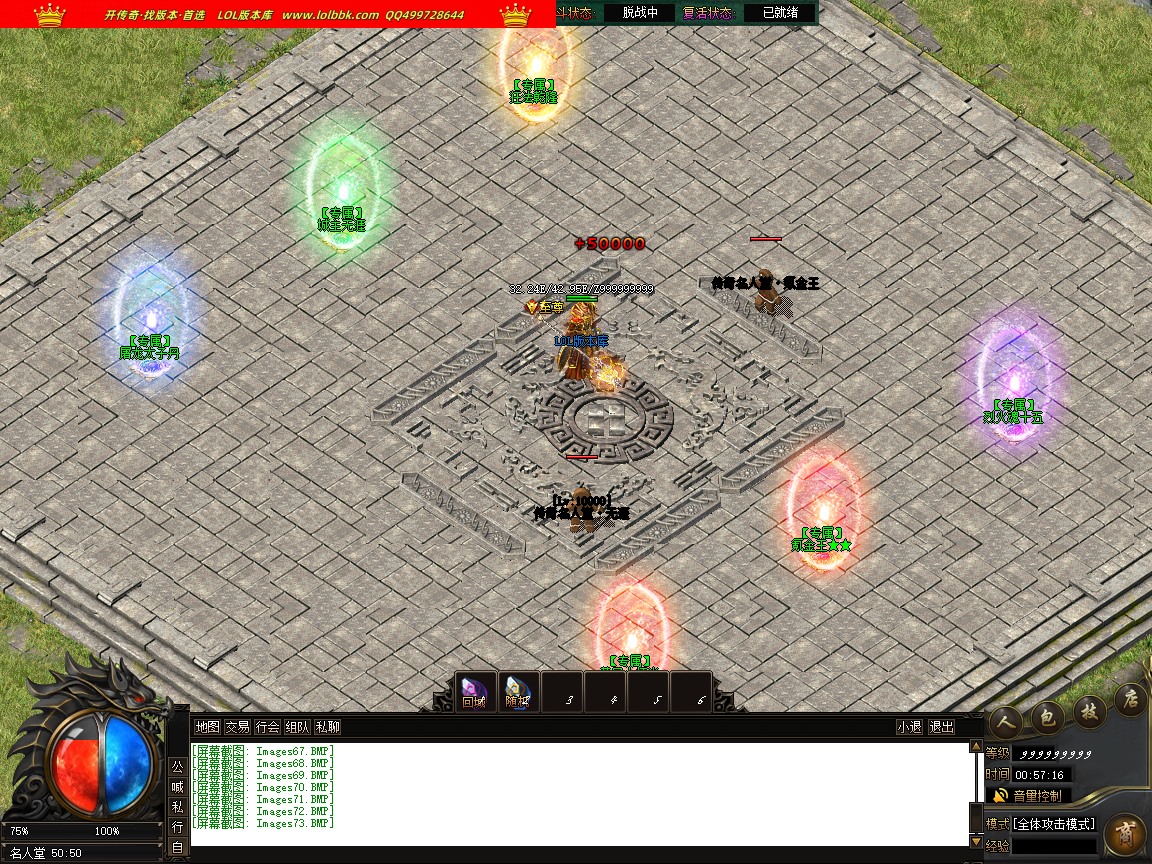Click the round 商 merchant button
This screenshot has height=864, width=1152.
point(1125,834)
